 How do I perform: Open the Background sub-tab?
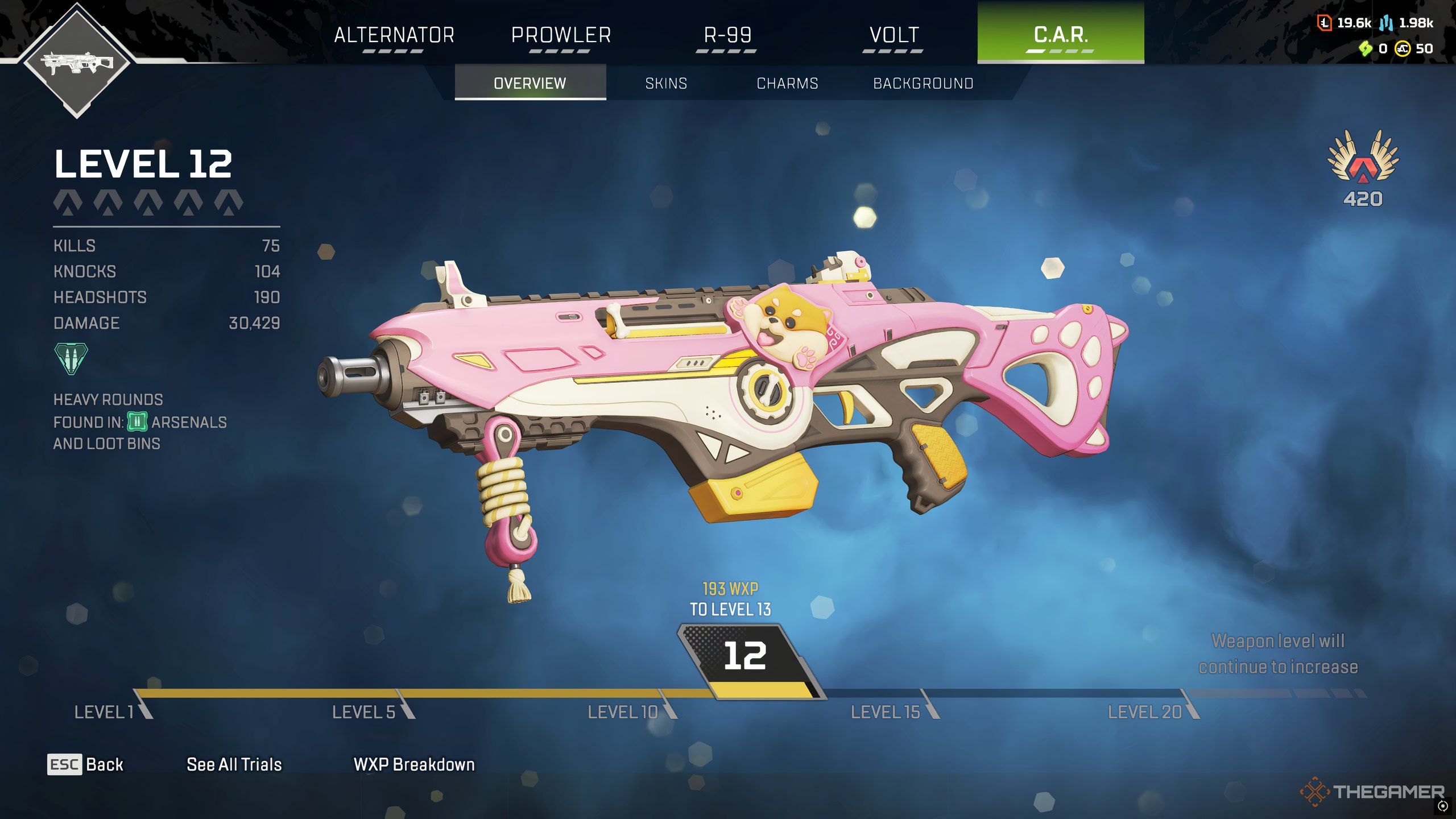click(x=923, y=83)
